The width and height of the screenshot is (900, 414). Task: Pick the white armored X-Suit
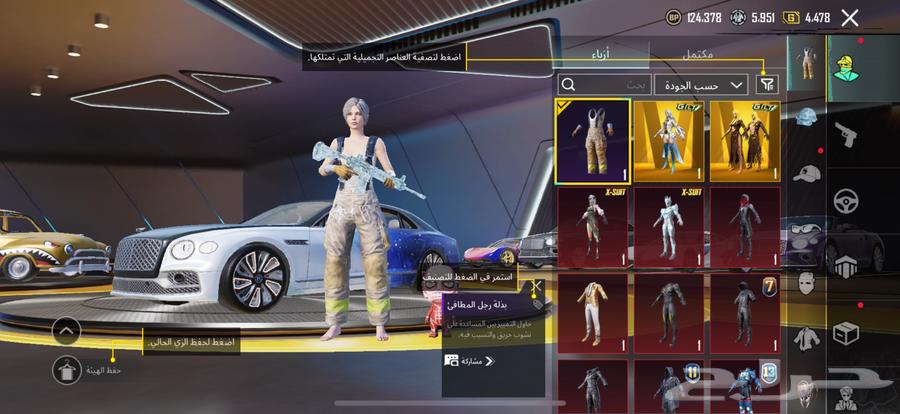[668, 227]
